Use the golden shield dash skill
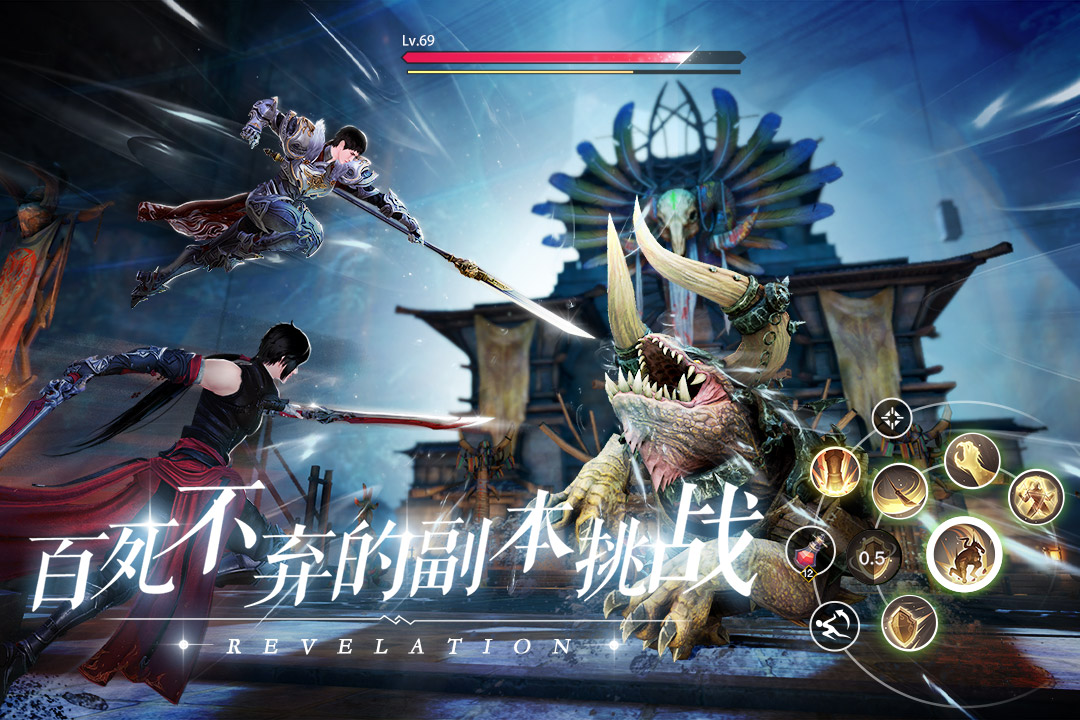The image size is (1080, 720). [909, 622]
